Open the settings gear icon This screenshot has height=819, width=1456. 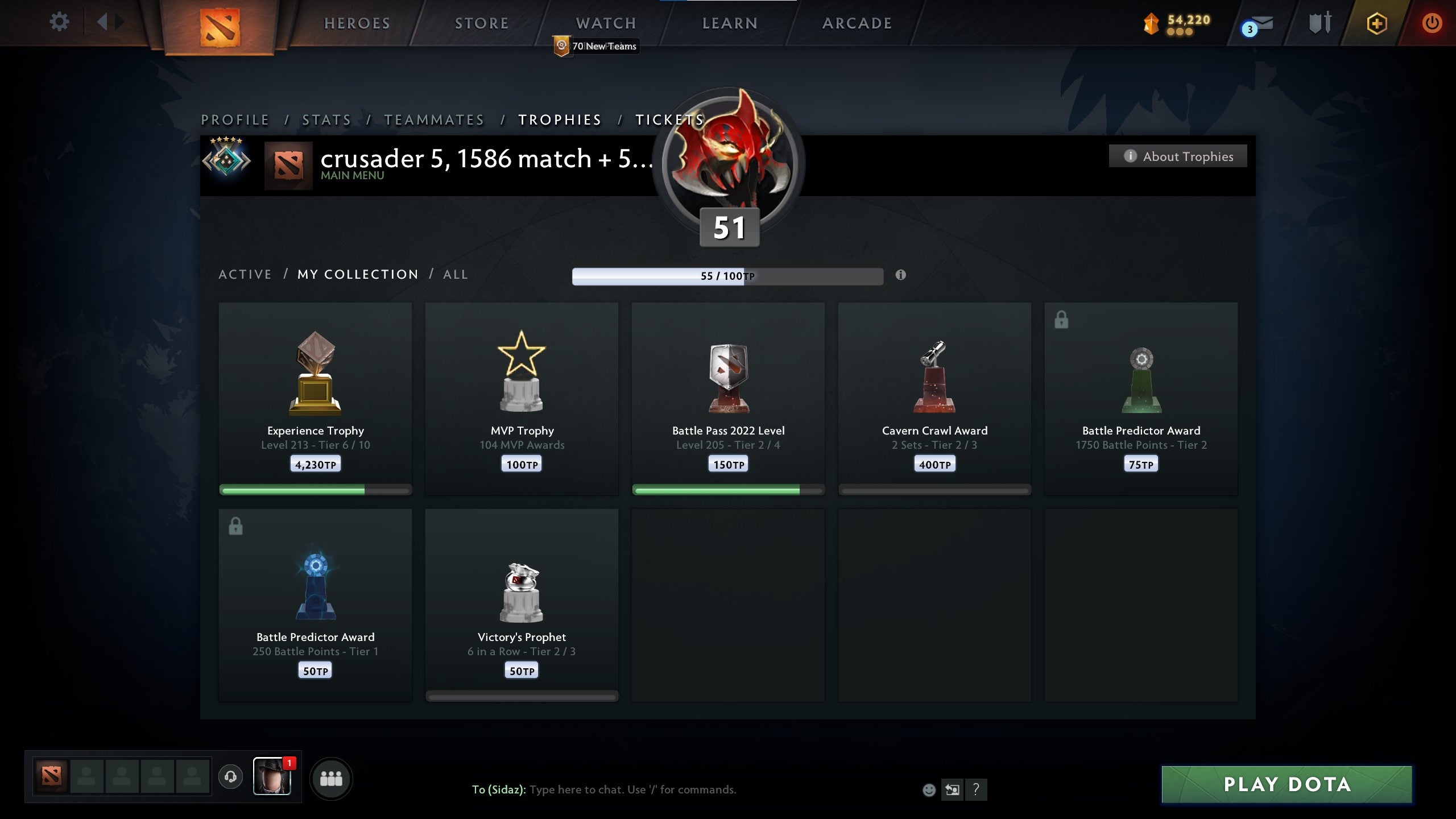pos(59,22)
